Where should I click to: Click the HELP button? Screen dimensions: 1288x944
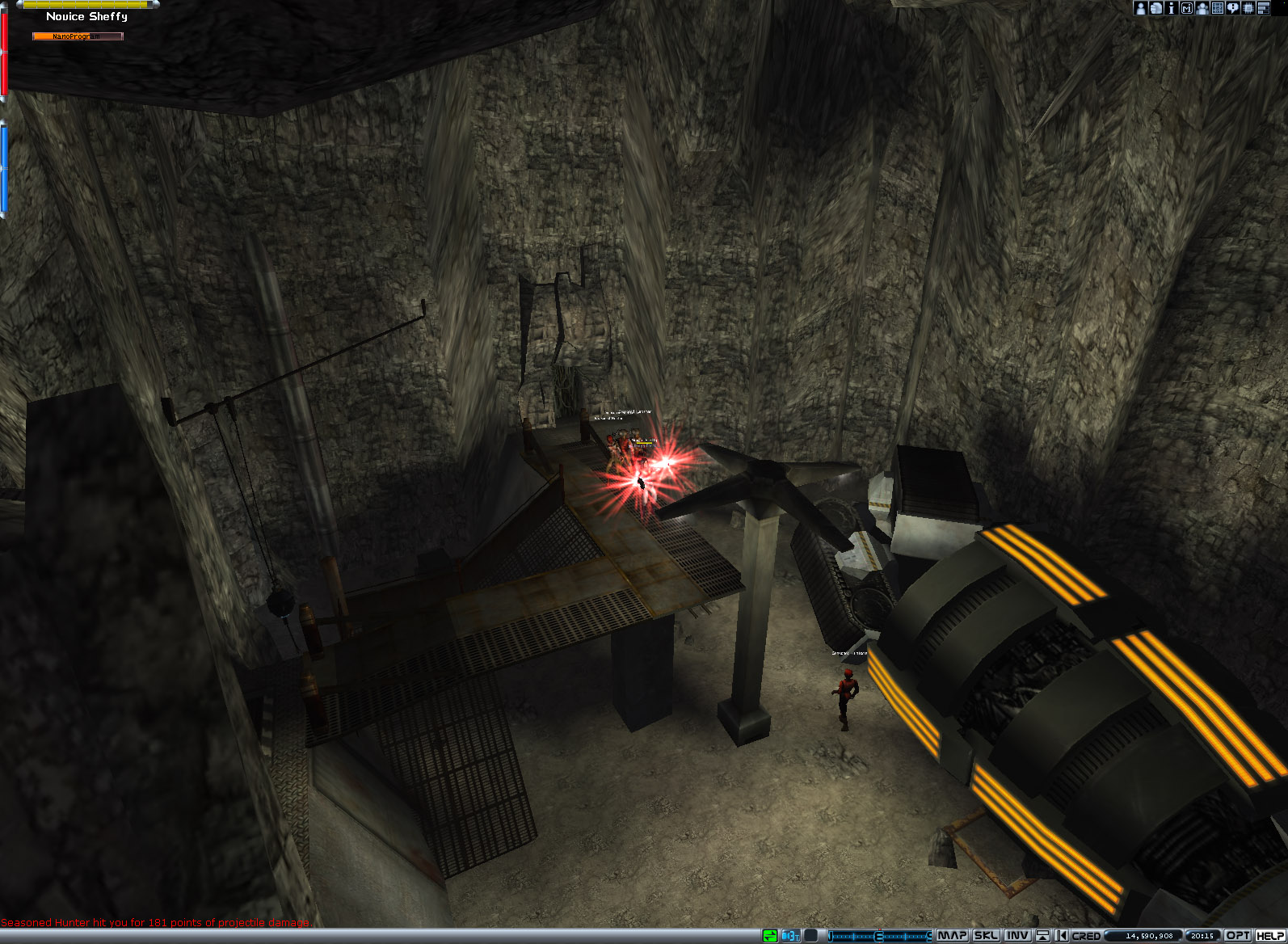tap(1270, 935)
